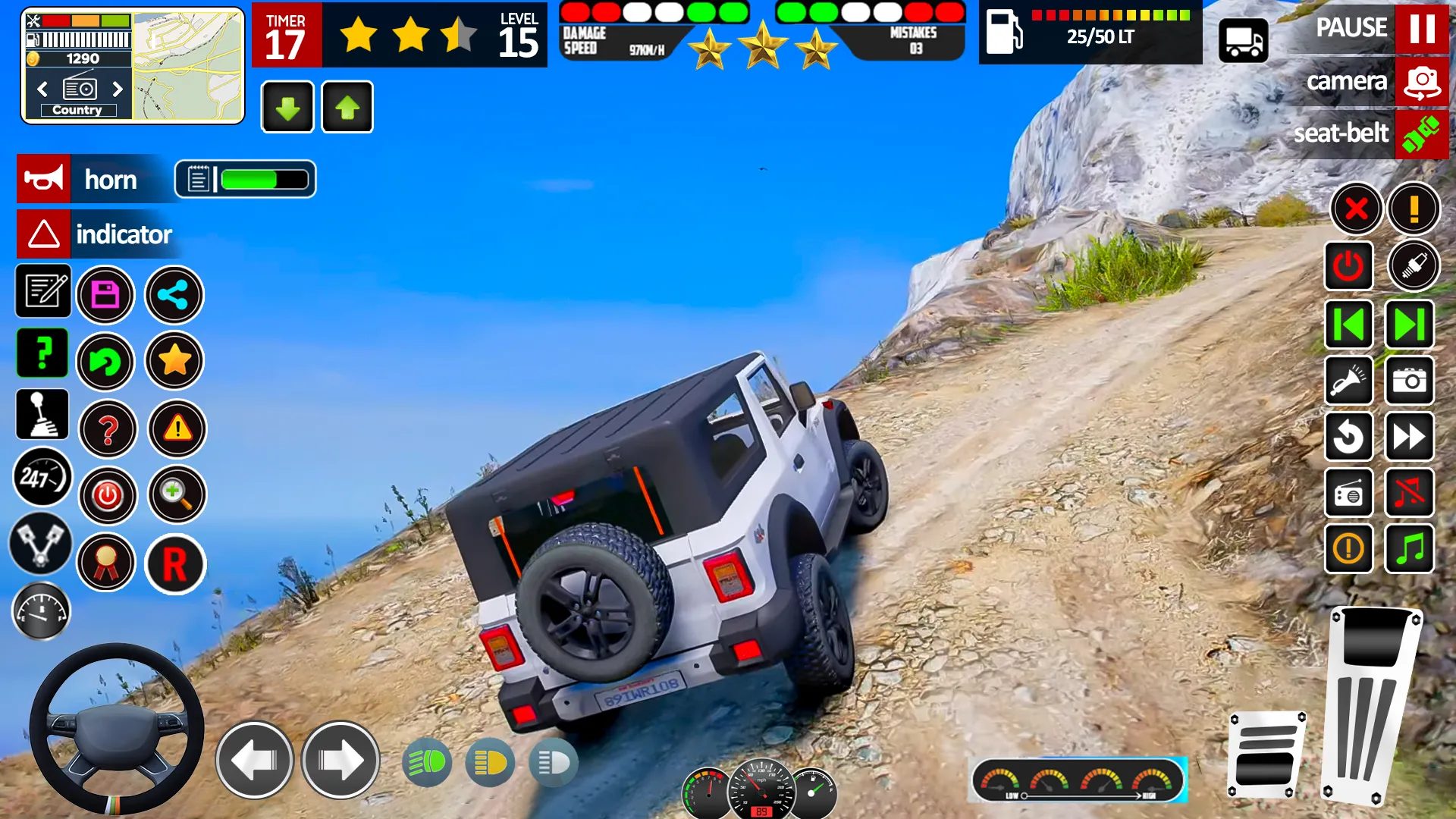Select the share icon

click(174, 295)
